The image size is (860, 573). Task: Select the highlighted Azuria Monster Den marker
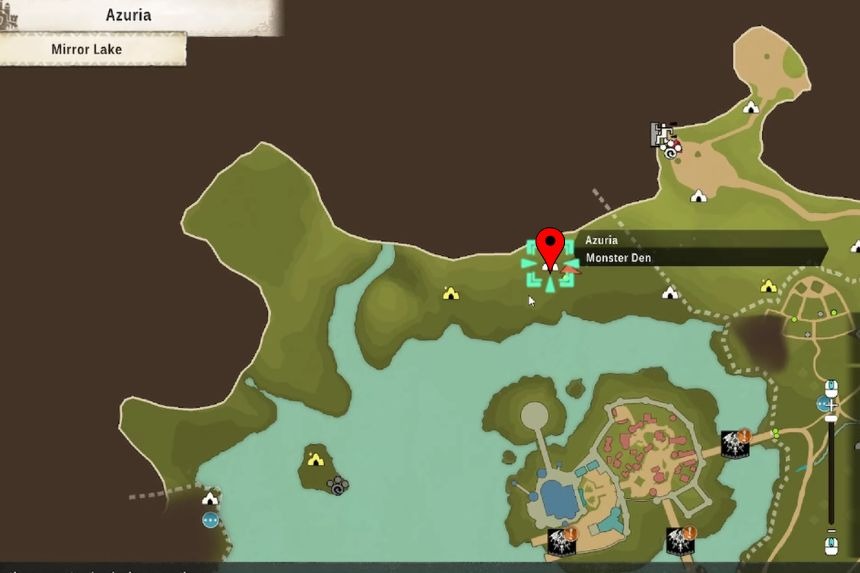click(x=549, y=266)
